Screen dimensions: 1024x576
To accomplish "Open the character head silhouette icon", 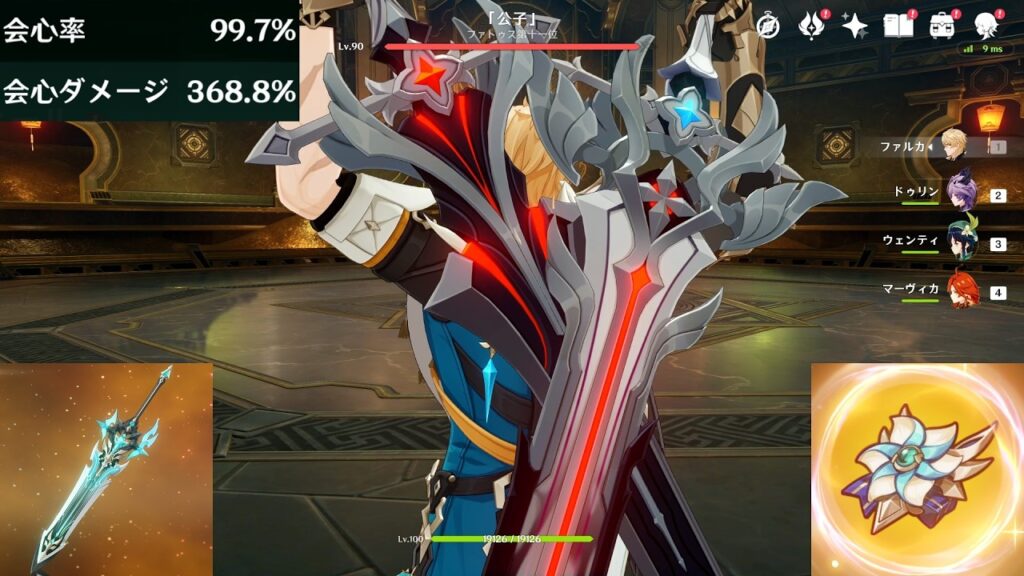I will 986,27.
